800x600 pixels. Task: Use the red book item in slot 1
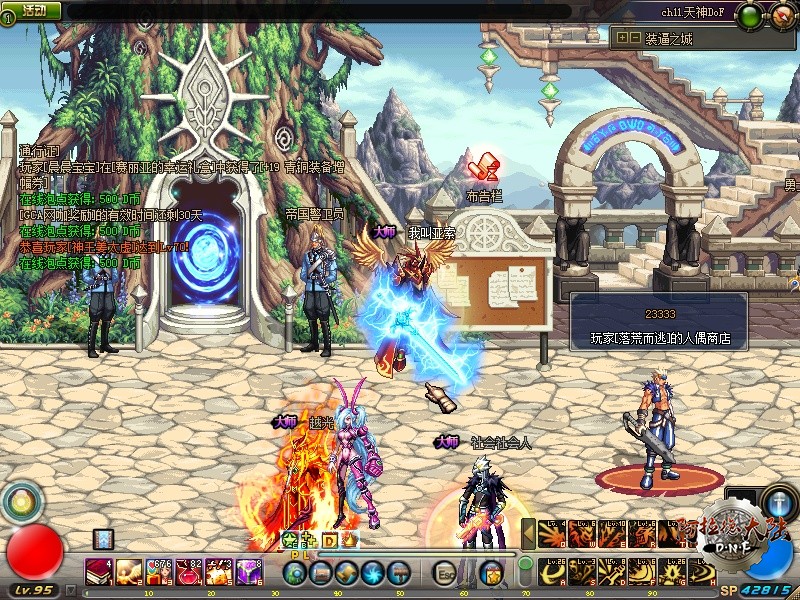pyautogui.click(x=100, y=573)
